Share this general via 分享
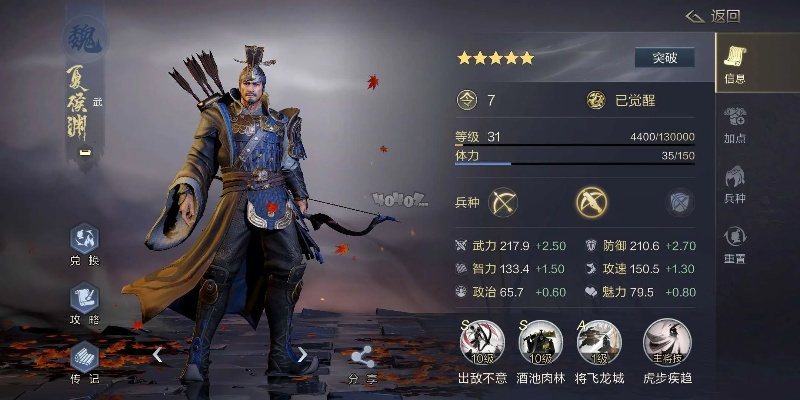The height and width of the screenshot is (400, 800). (x=363, y=364)
